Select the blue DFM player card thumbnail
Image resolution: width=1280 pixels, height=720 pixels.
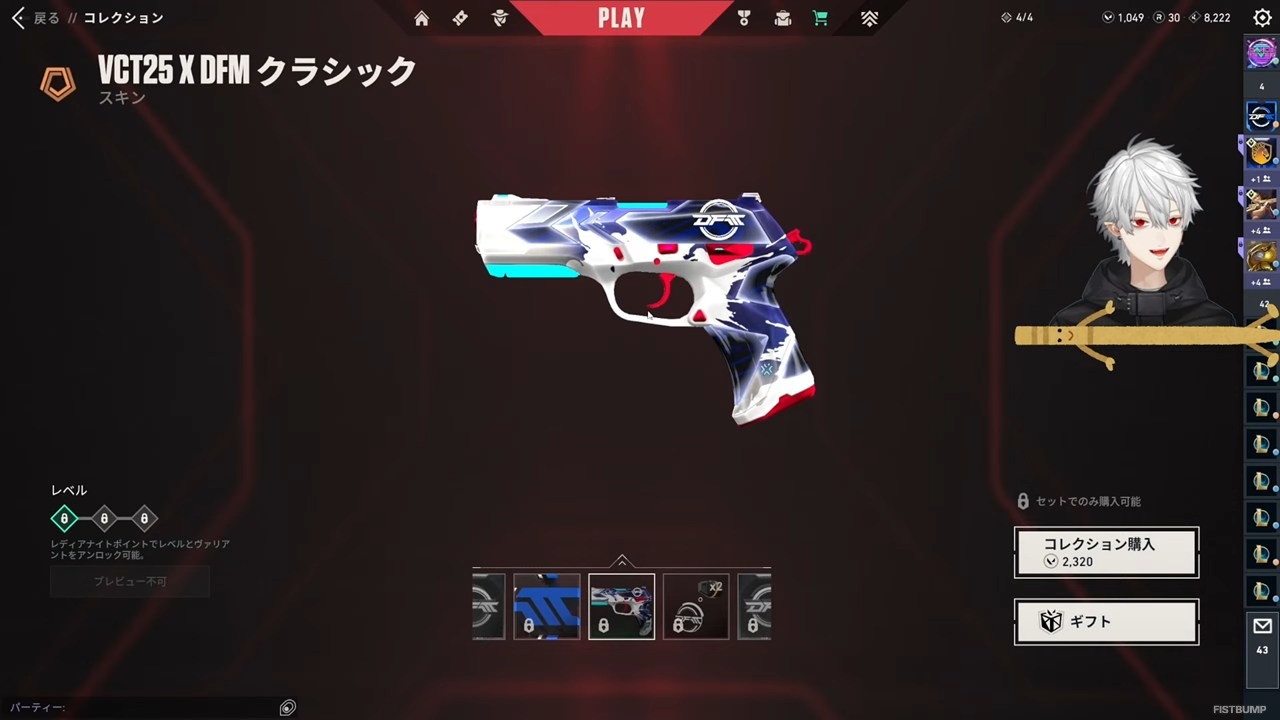point(547,606)
